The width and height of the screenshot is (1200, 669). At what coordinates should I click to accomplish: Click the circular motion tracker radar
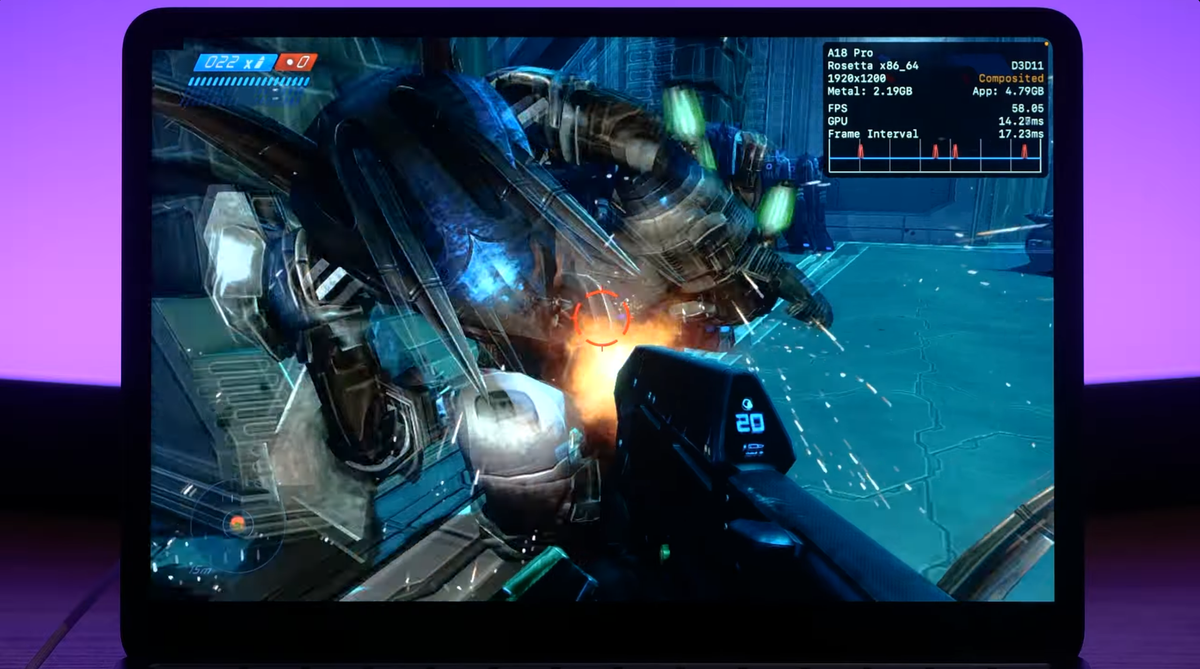[x=236, y=523]
